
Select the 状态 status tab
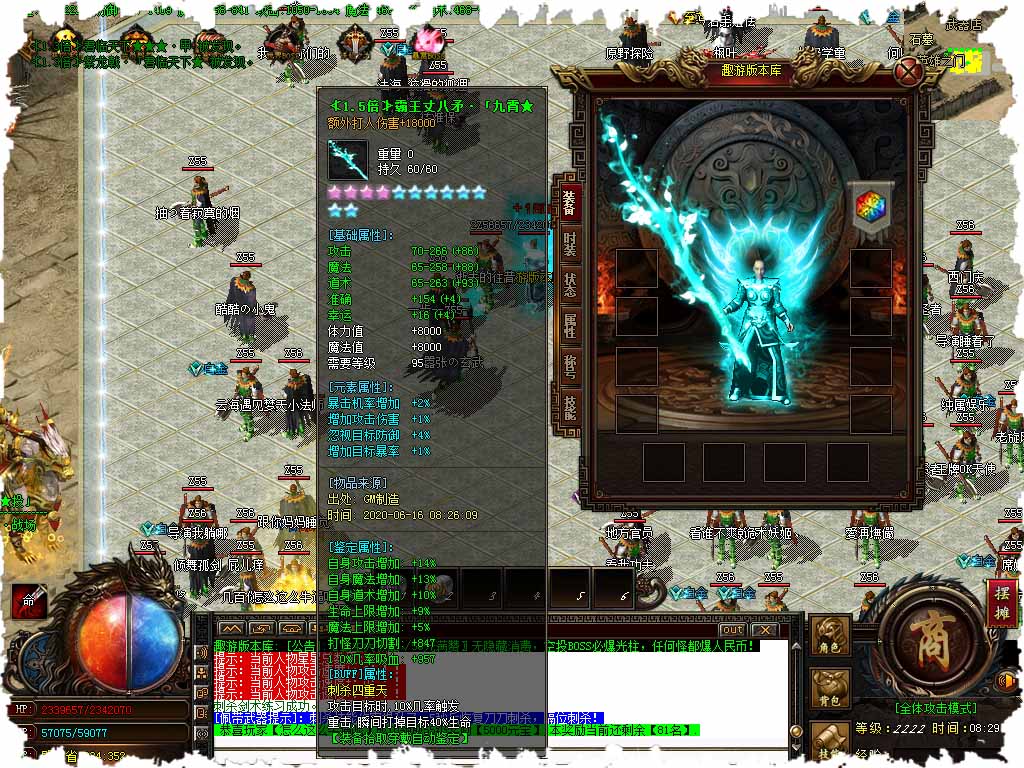coord(568,283)
